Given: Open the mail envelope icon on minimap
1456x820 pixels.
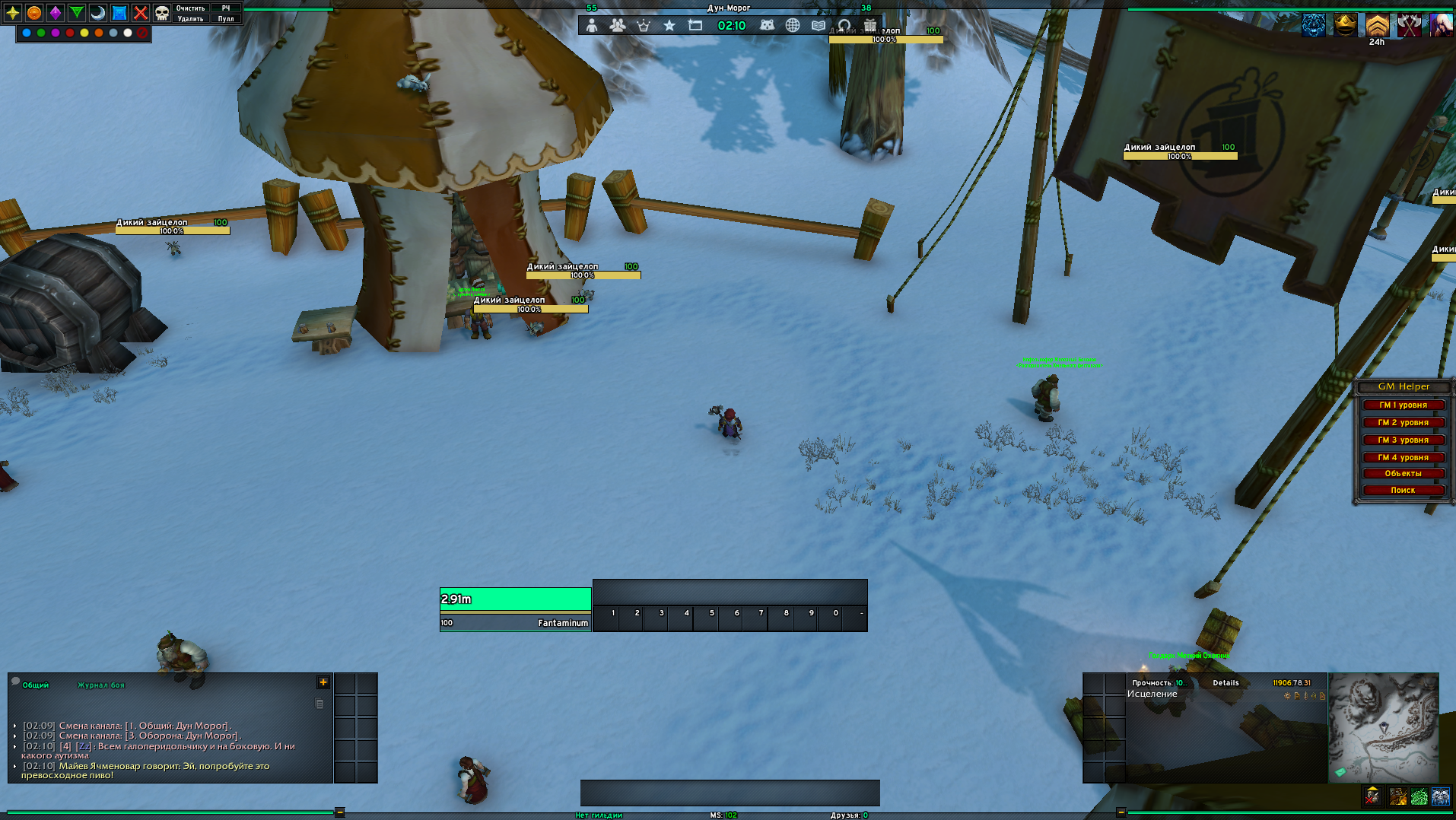Looking at the screenshot, I should pyautogui.click(x=1340, y=772).
